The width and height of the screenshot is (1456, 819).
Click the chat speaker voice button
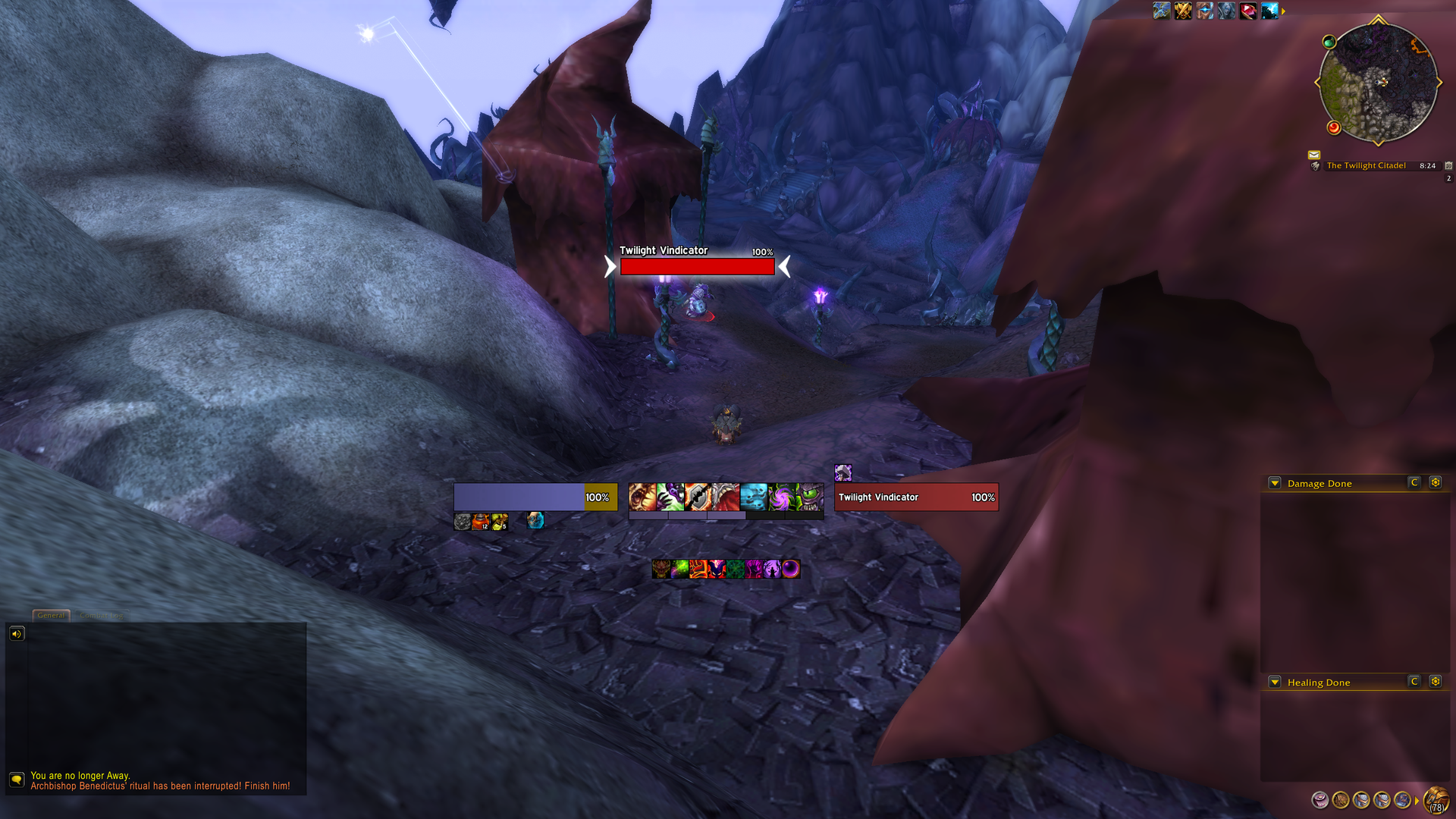point(17,633)
